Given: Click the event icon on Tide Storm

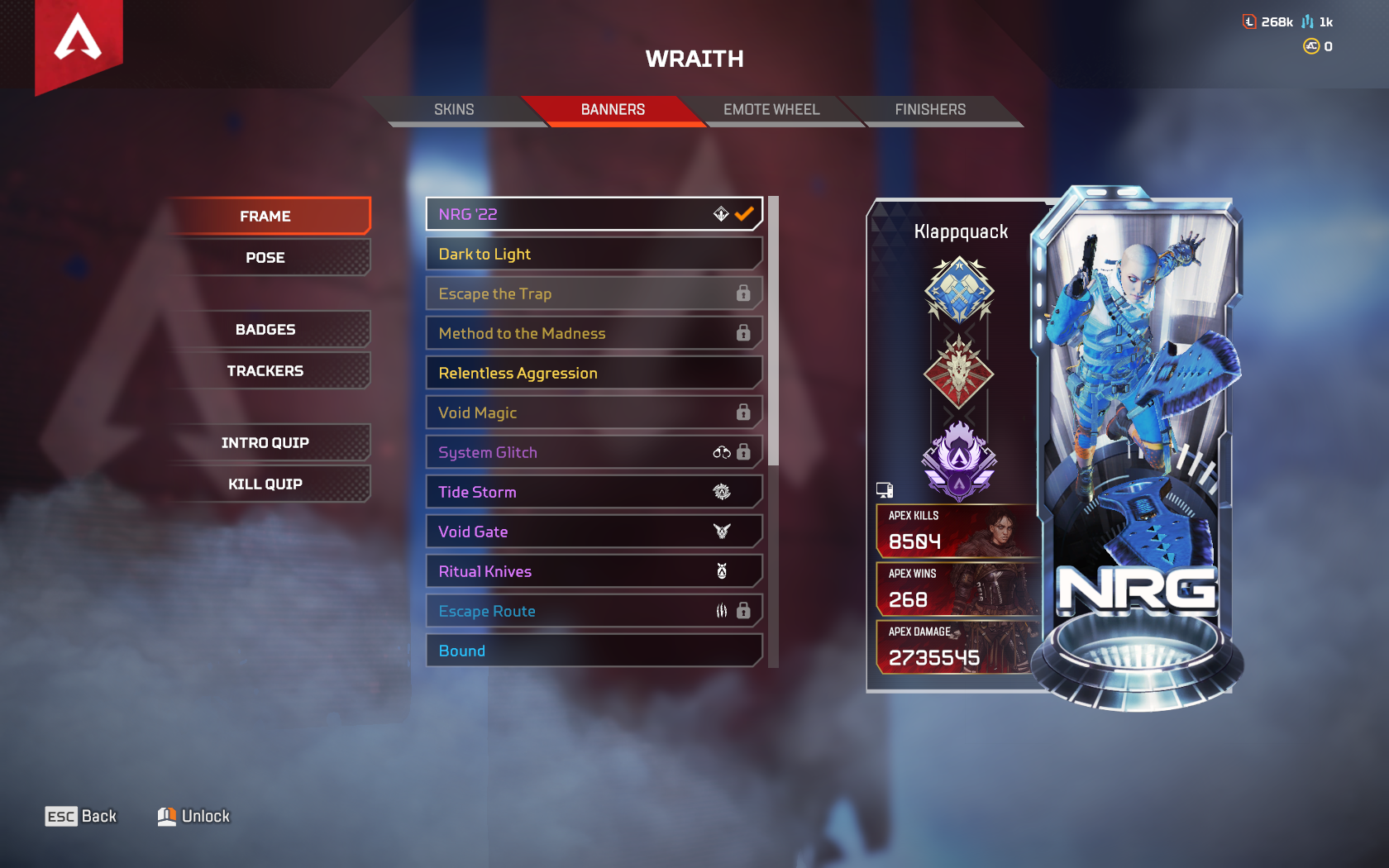Looking at the screenshot, I should tap(721, 491).
